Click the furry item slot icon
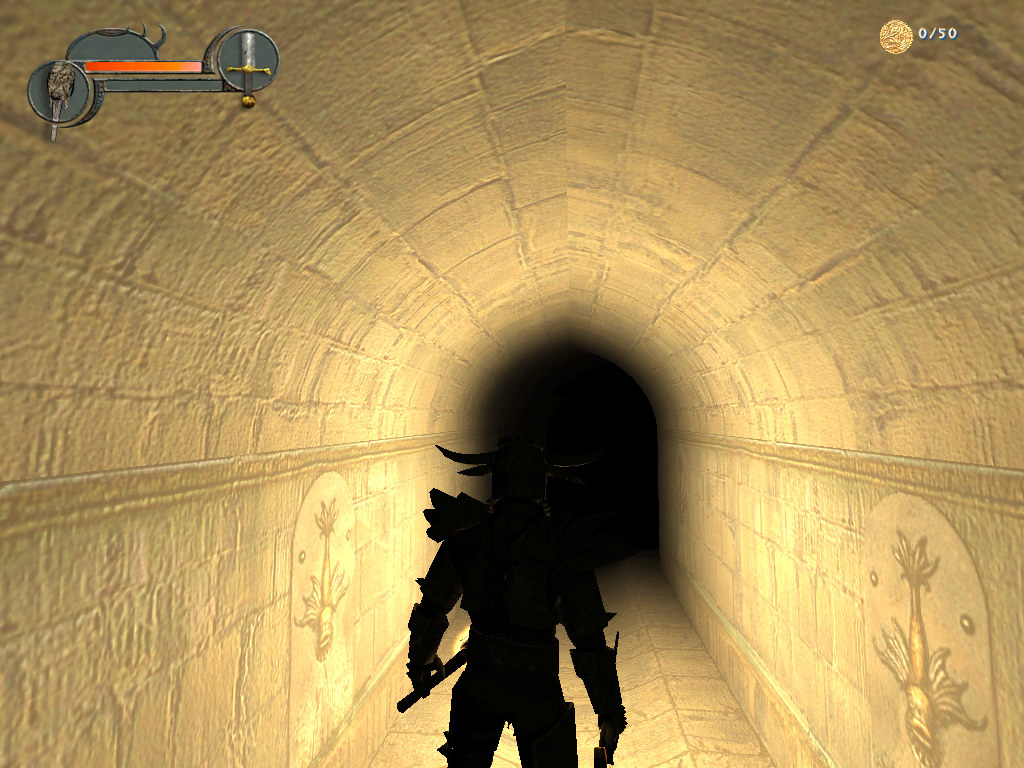 coord(61,92)
